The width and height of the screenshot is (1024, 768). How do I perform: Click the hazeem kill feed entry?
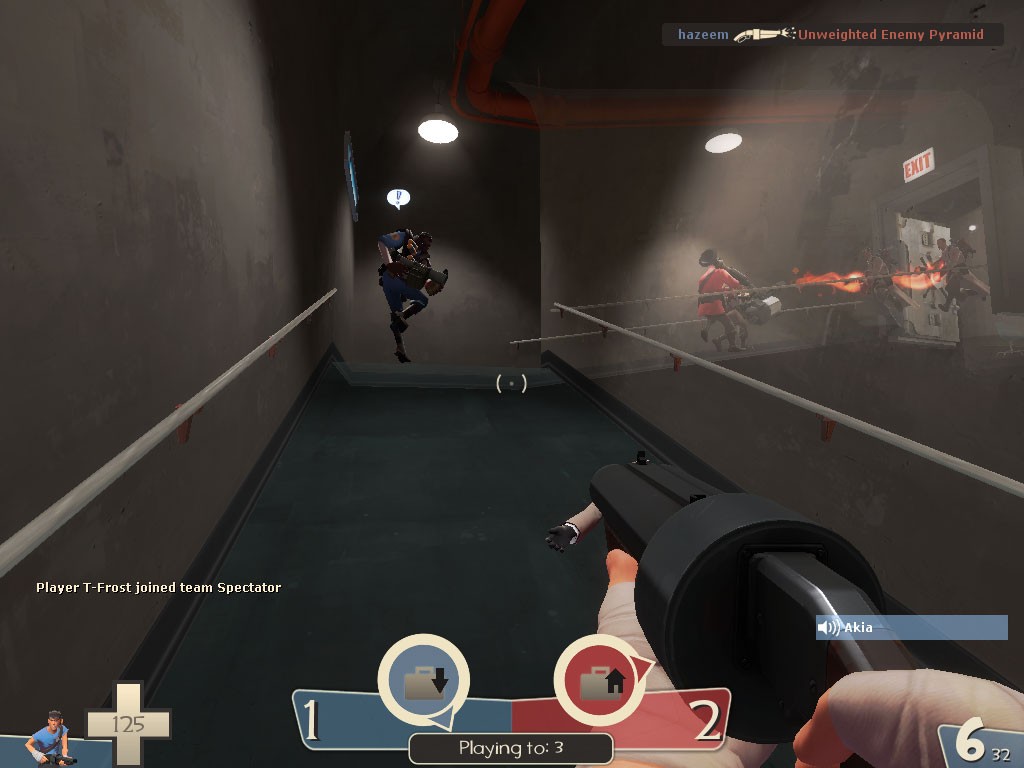(x=832, y=35)
